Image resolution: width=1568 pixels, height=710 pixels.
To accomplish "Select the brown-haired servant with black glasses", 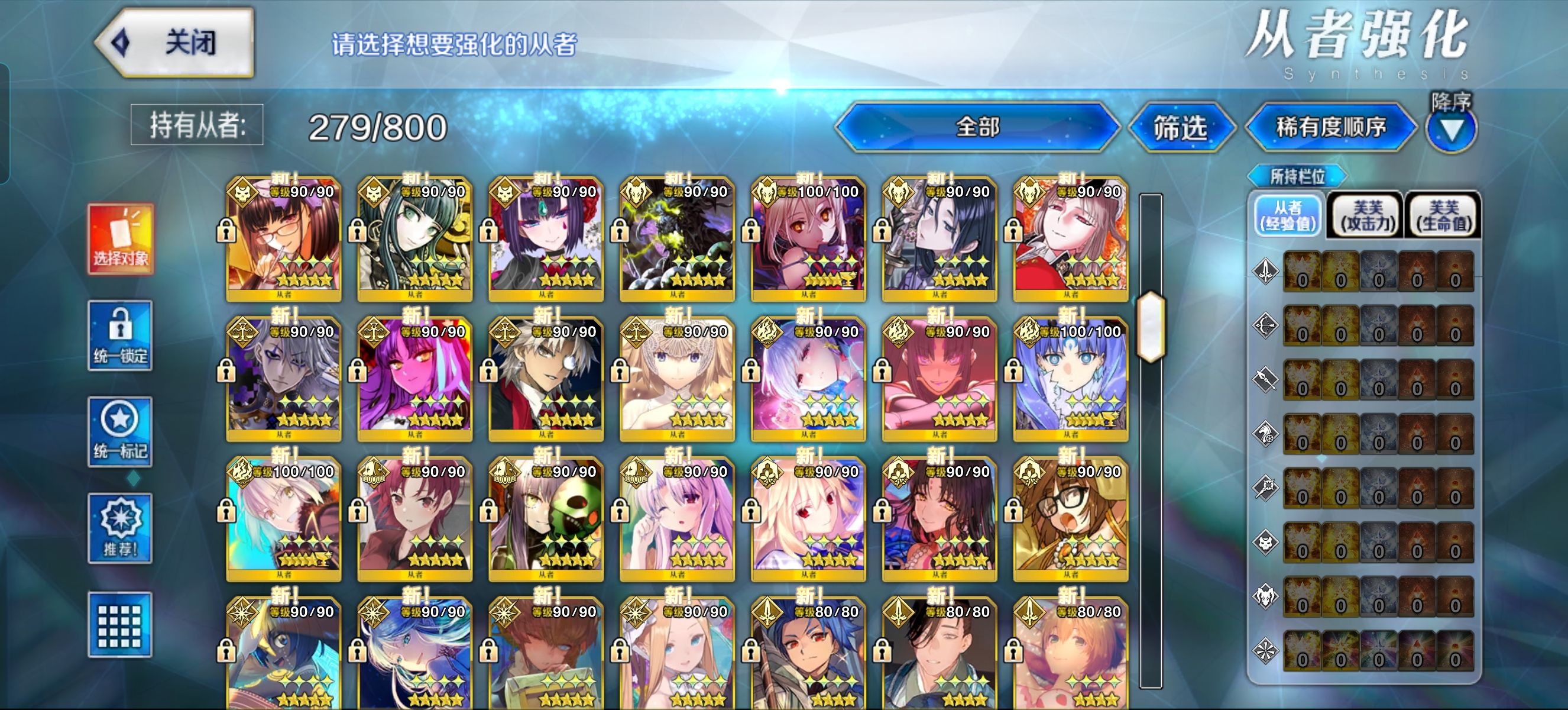I will coord(1071,519).
